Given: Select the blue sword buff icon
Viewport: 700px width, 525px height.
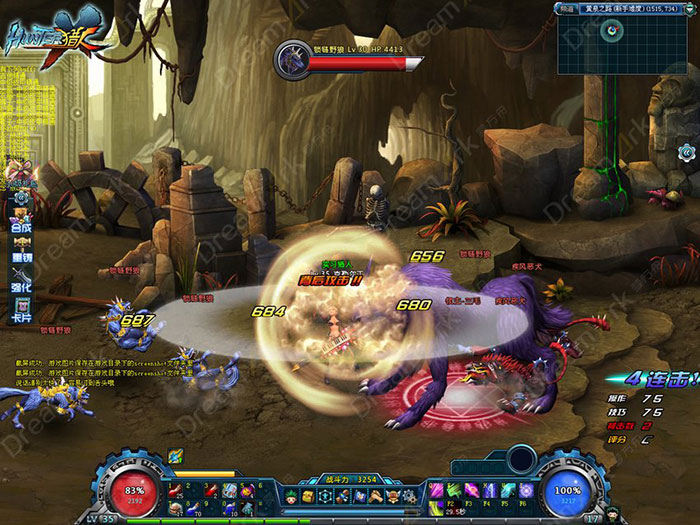Looking at the screenshot, I should [x=175, y=455].
